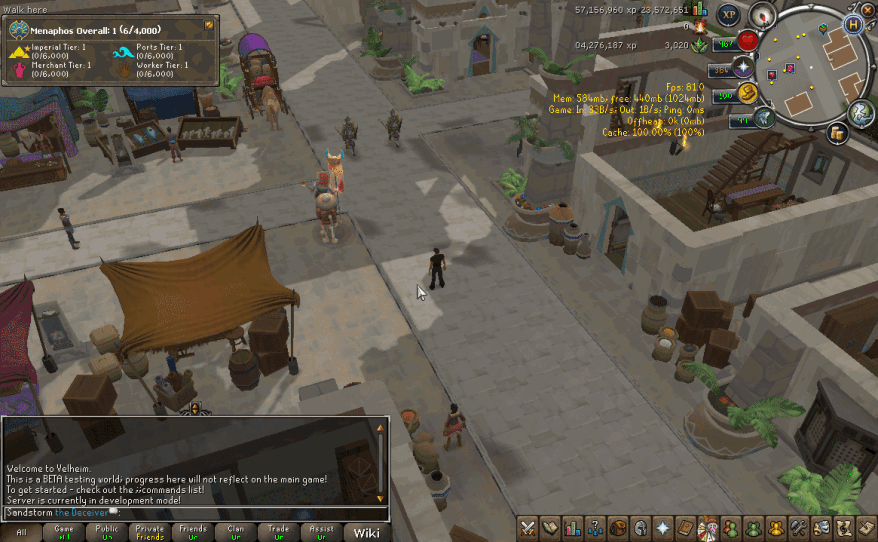Image resolution: width=878 pixels, height=542 pixels.
Task: Click the red heart health orb
Action: [x=748, y=41]
